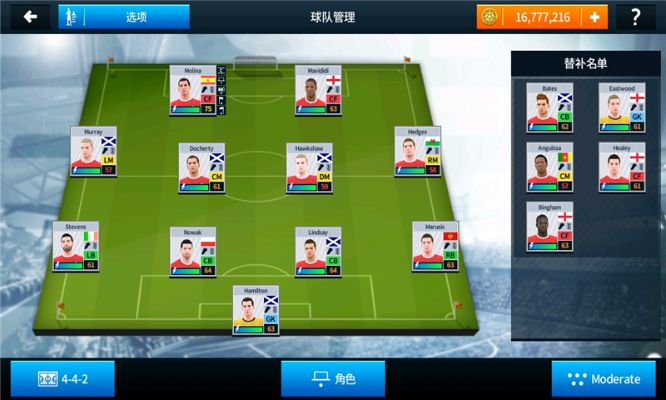Select right back Marusic's card

pos(435,246)
